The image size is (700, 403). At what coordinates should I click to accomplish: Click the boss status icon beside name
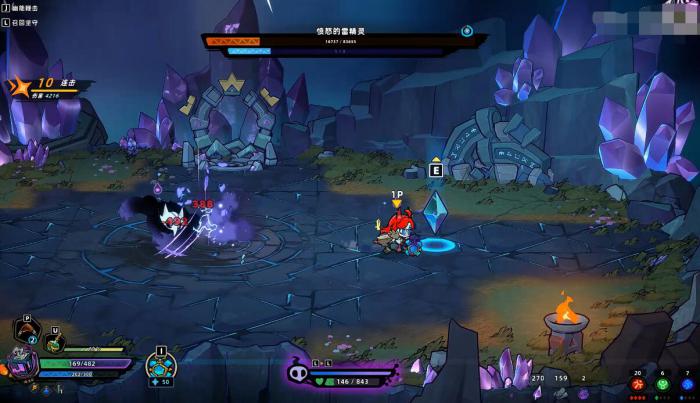pyautogui.click(x=466, y=31)
